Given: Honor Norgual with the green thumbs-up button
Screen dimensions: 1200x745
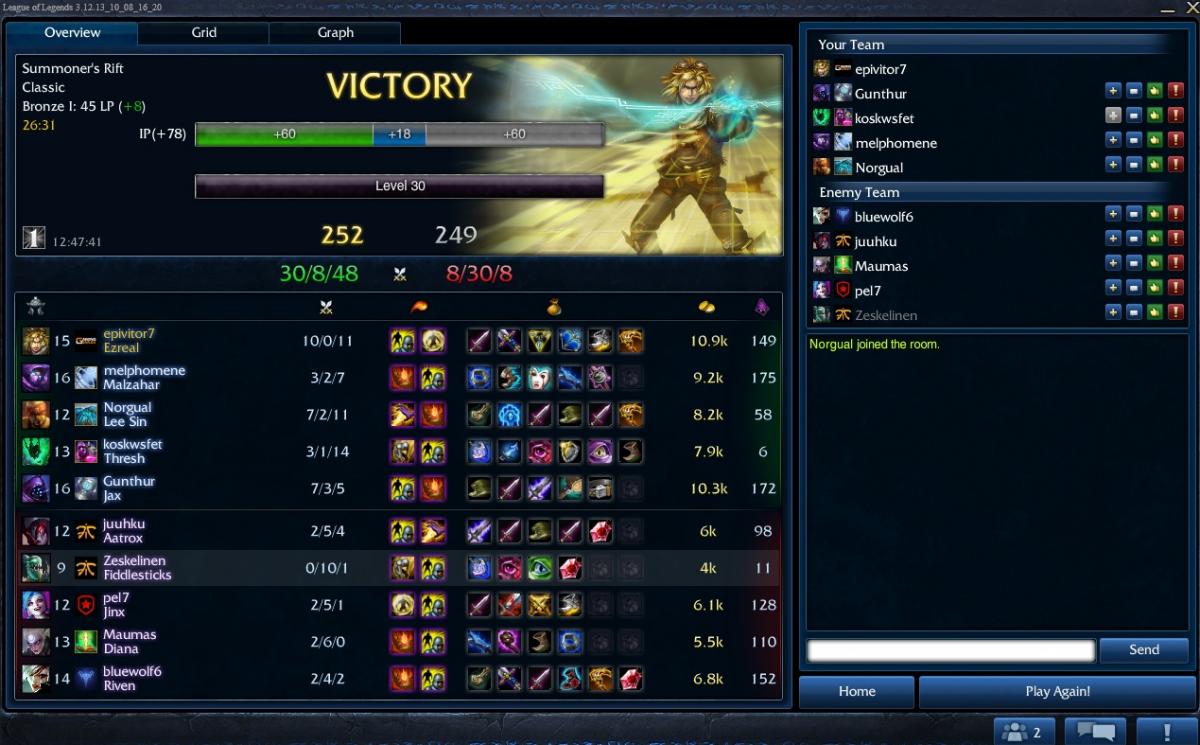Looking at the screenshot, I should 1155,166.
